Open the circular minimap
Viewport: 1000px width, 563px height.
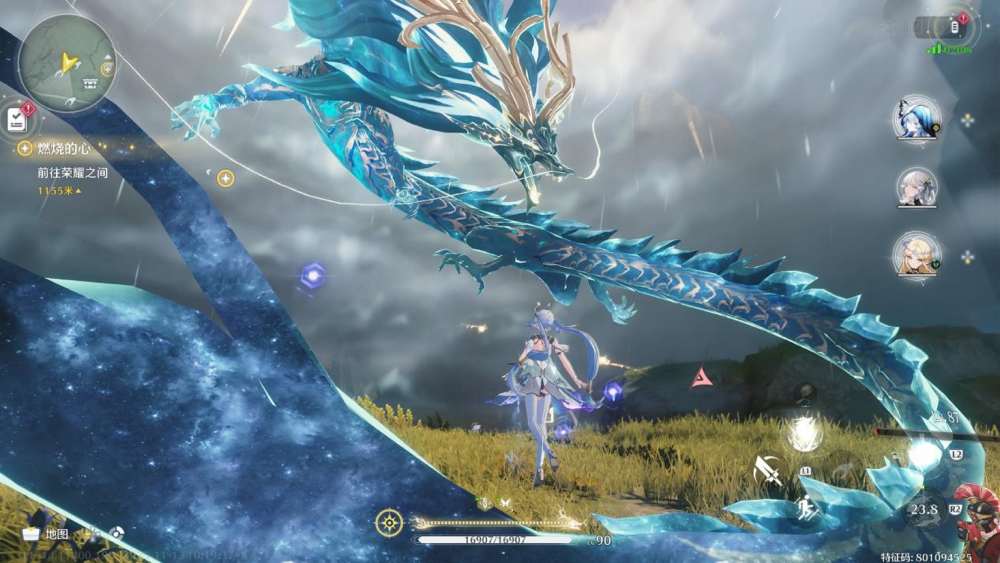point(66,63)
